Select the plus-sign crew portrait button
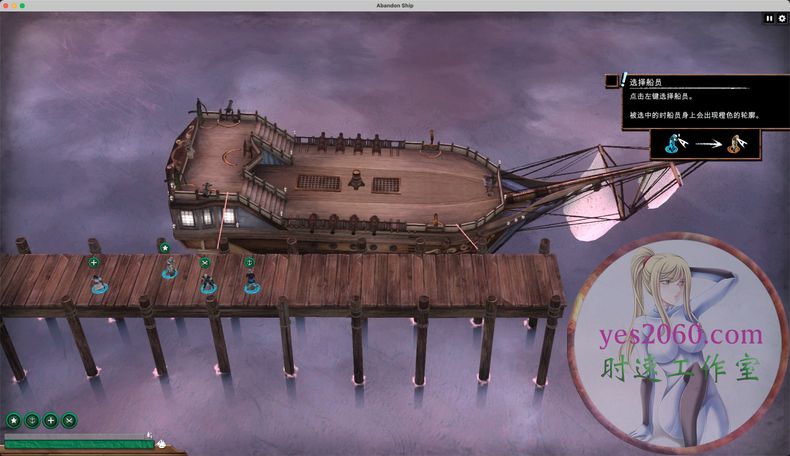Screen dimensions: 790x456 coord(51,421)
